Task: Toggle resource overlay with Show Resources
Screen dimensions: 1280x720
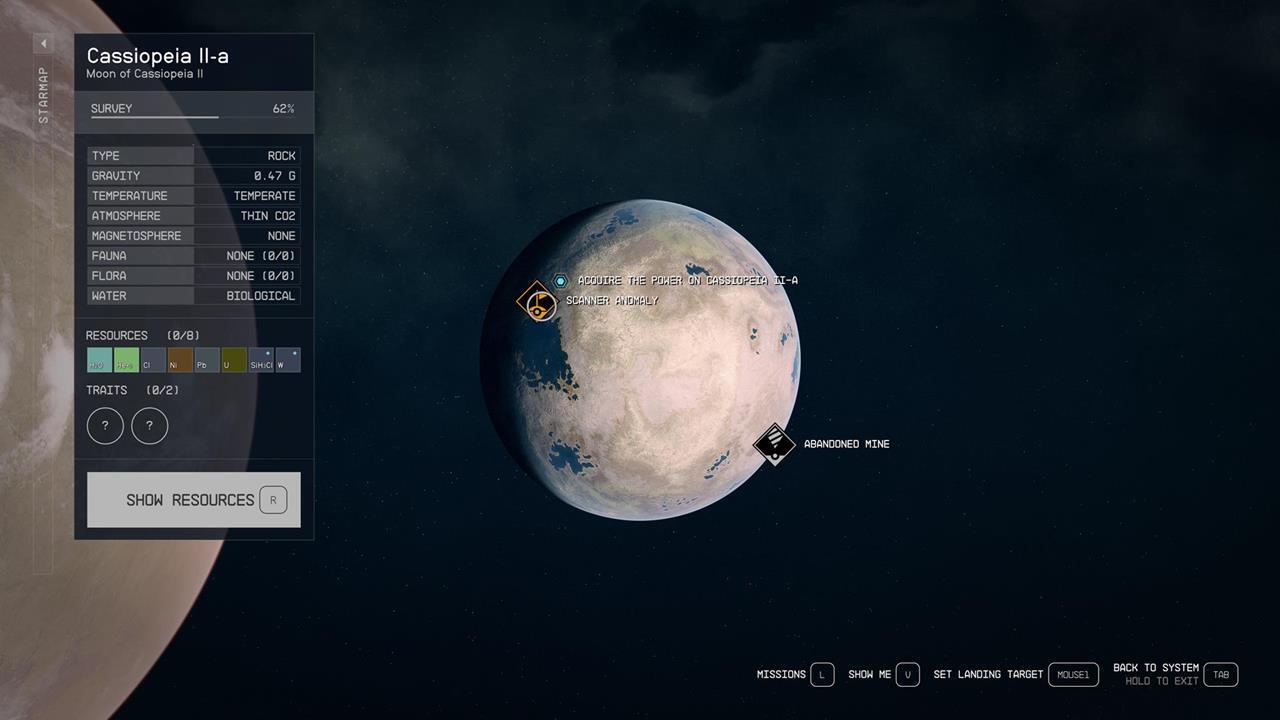Action: click(193, 499)
